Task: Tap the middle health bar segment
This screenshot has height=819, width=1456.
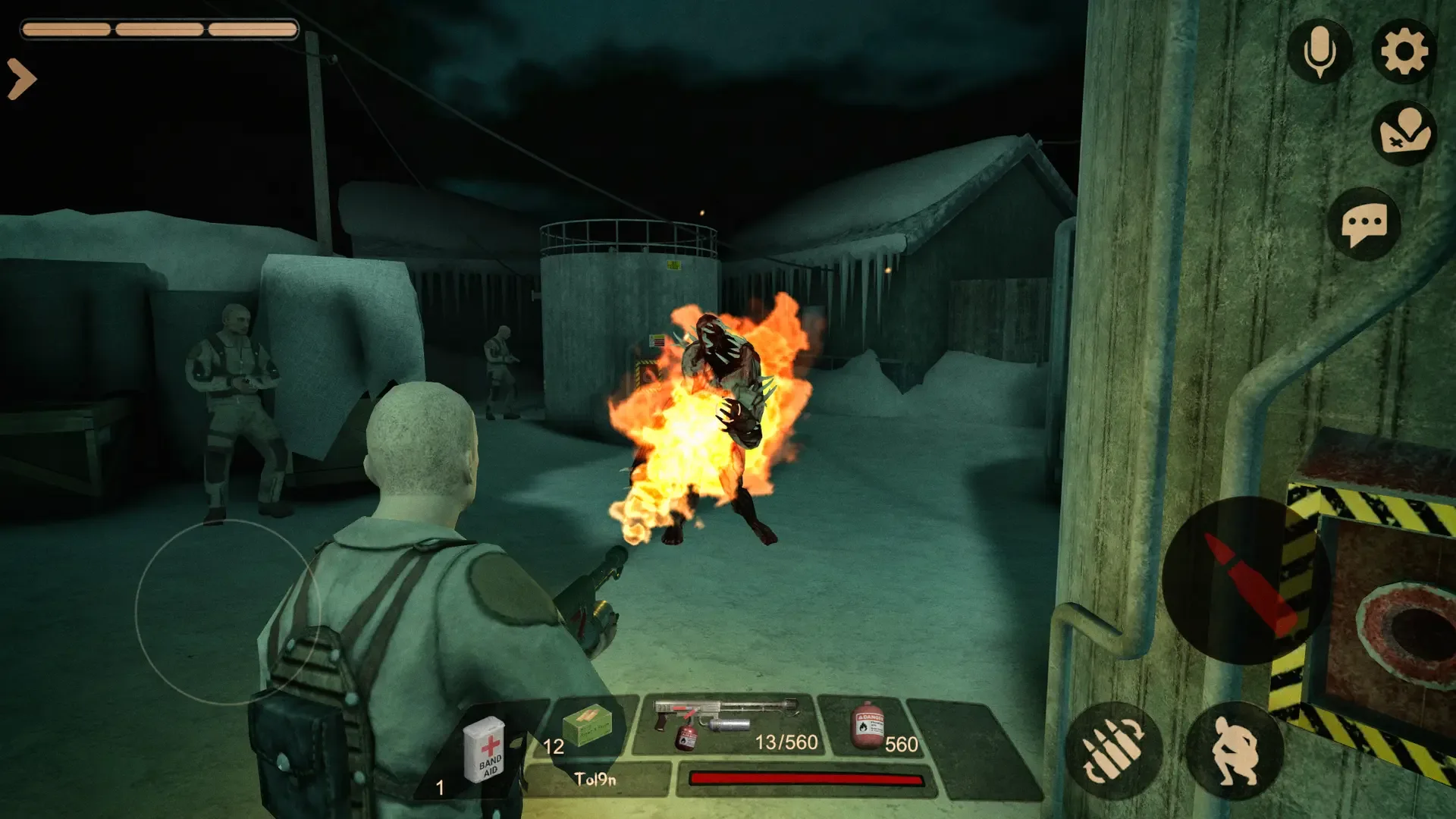Action: pos(159,32)
